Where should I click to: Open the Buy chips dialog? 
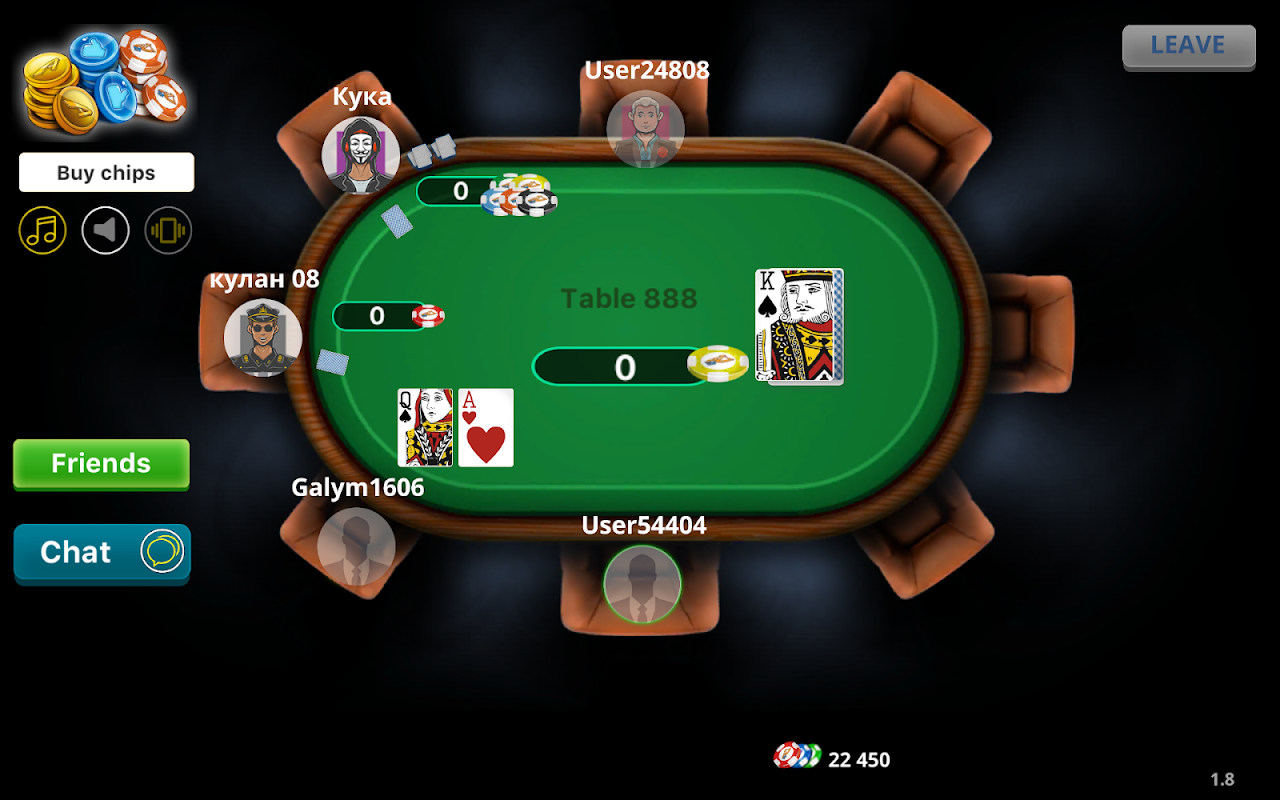tap(106, 172)
